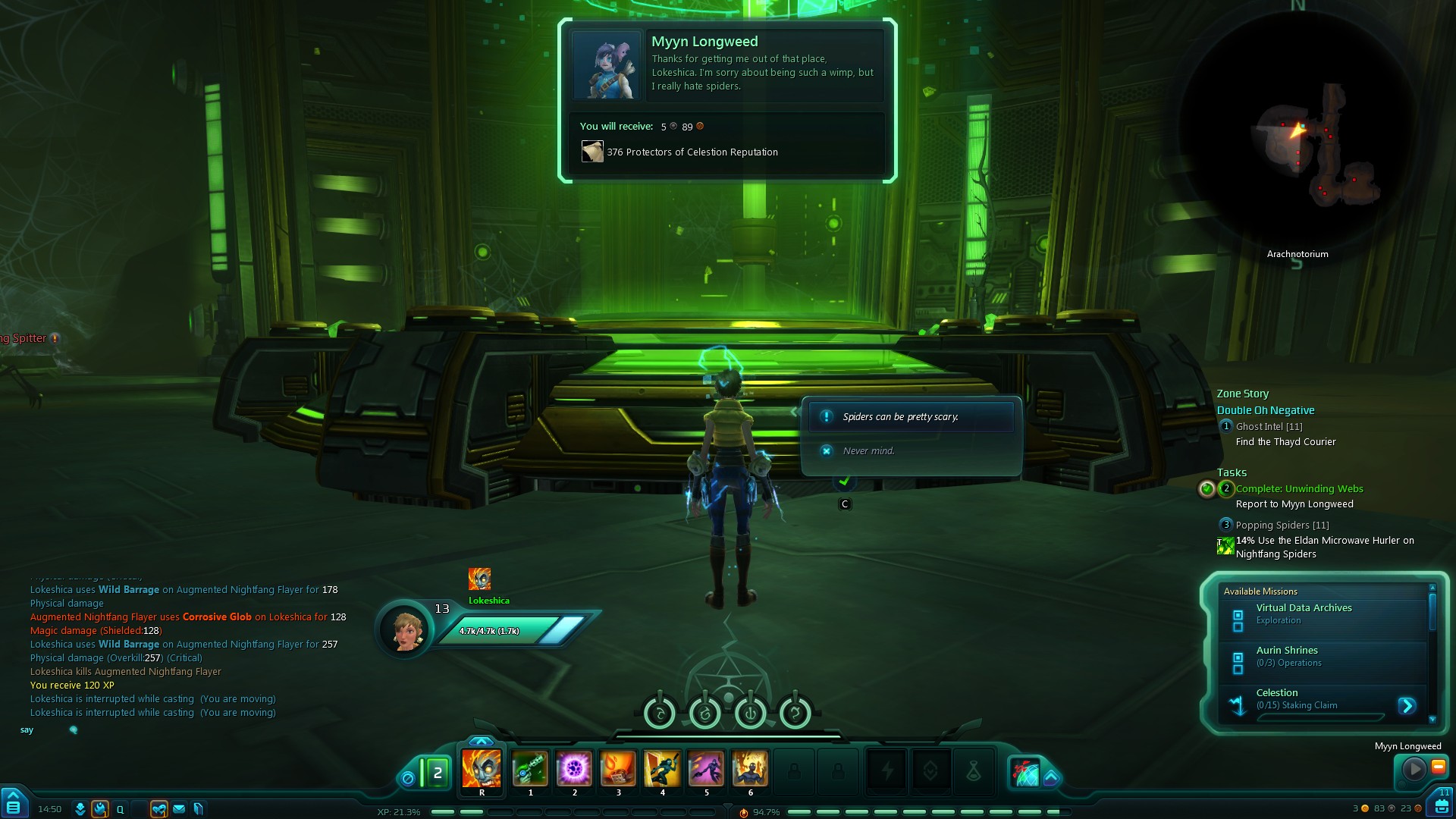Click the Complete: Unwinding Webs task
This screenshot has width=1456, height=819.
1299,489
